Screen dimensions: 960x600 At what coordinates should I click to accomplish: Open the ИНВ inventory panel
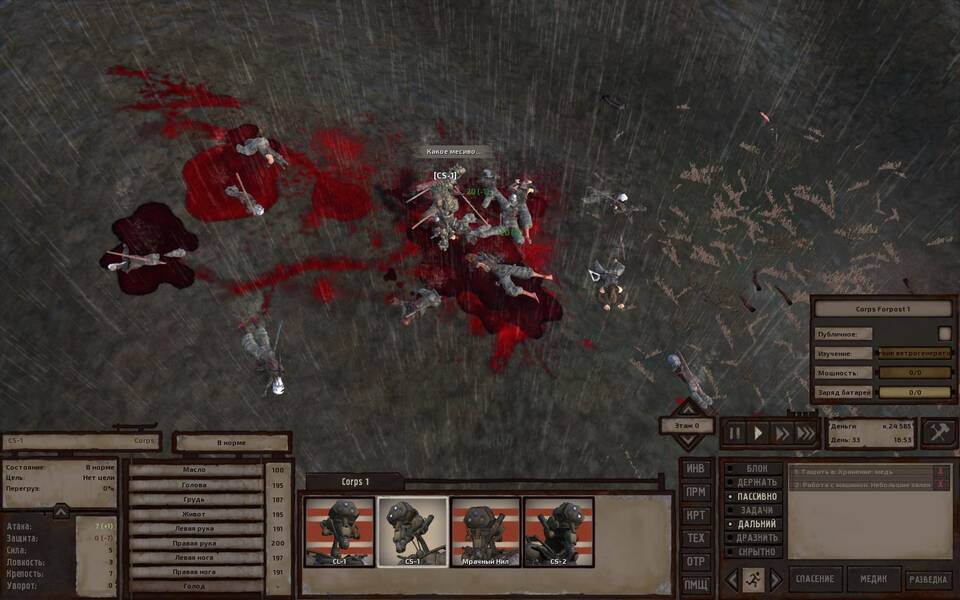pos(696,469)
